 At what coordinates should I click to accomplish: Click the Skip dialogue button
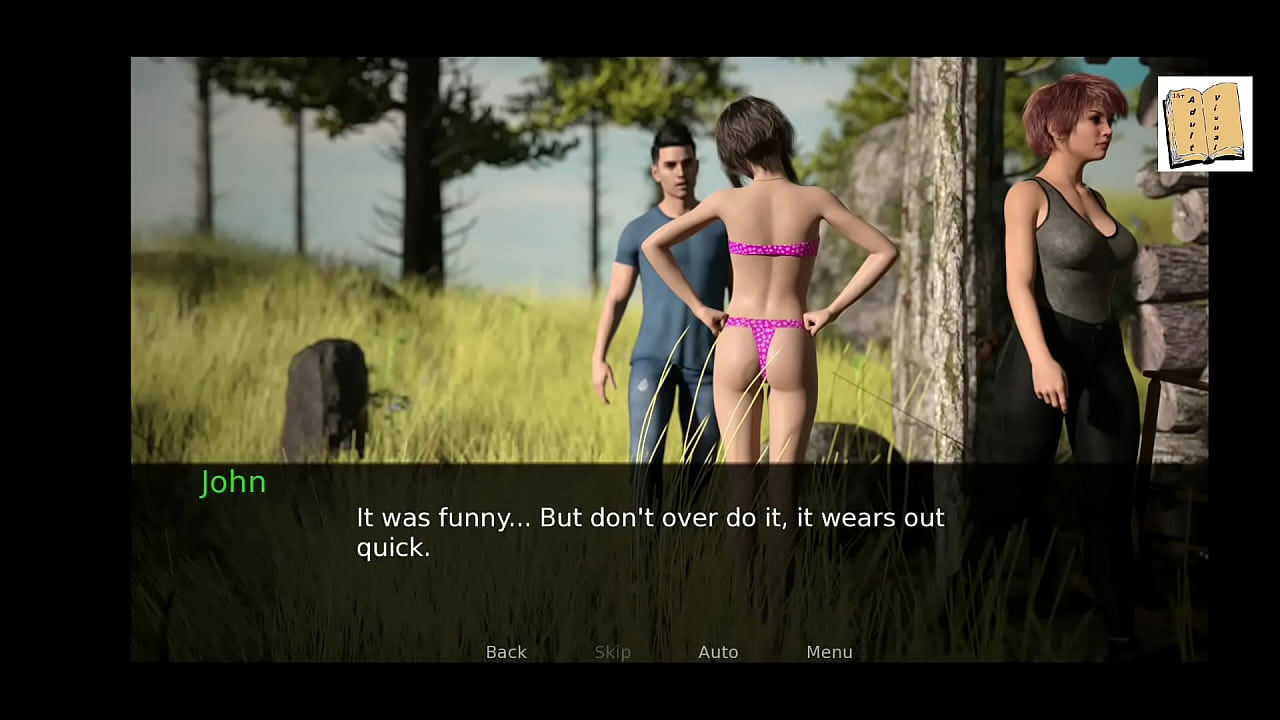click(612, 652)
